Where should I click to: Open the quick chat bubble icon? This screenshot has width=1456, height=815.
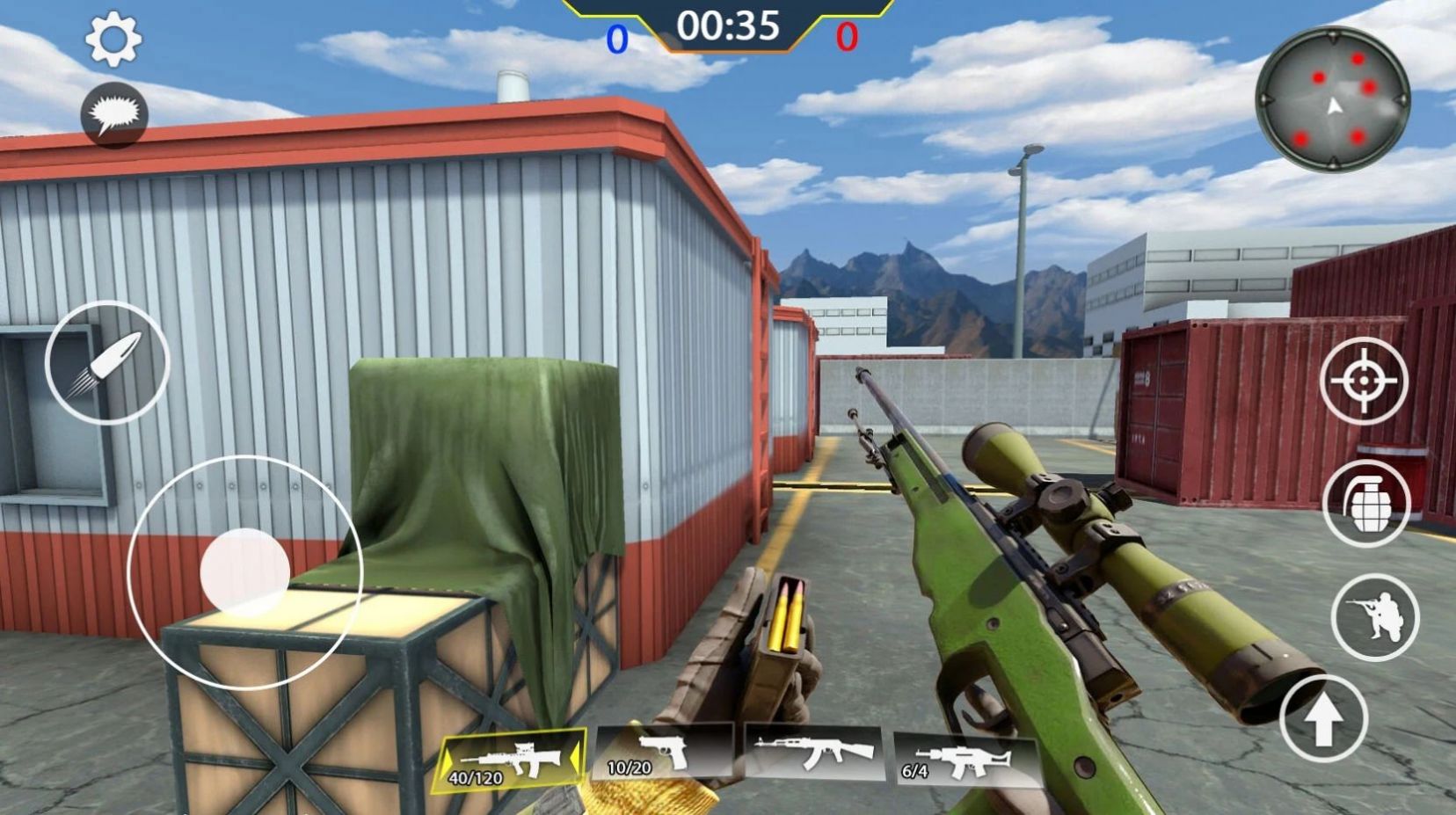point(114,114)
